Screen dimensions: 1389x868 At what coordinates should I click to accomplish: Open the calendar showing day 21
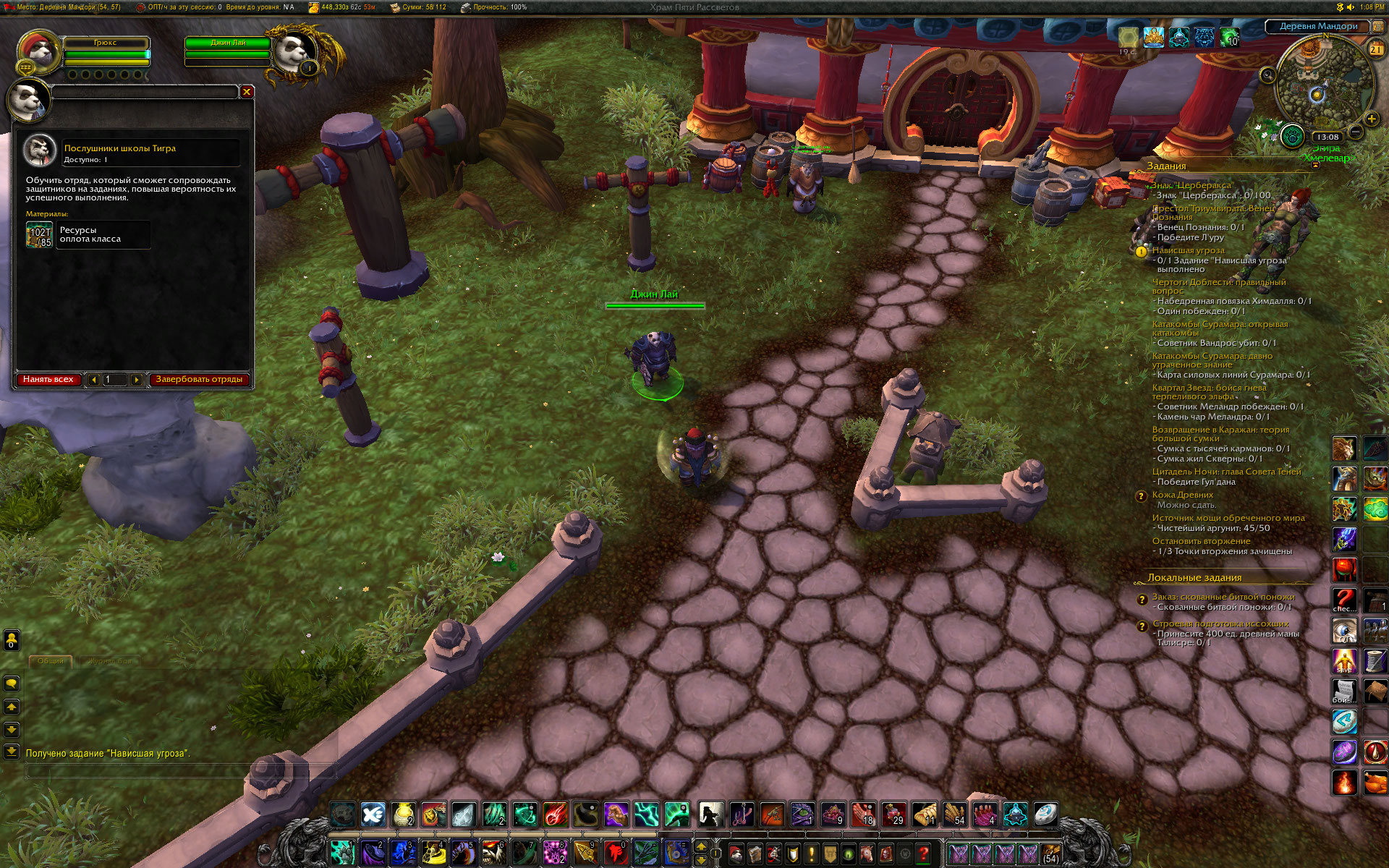coord(1375,49)
